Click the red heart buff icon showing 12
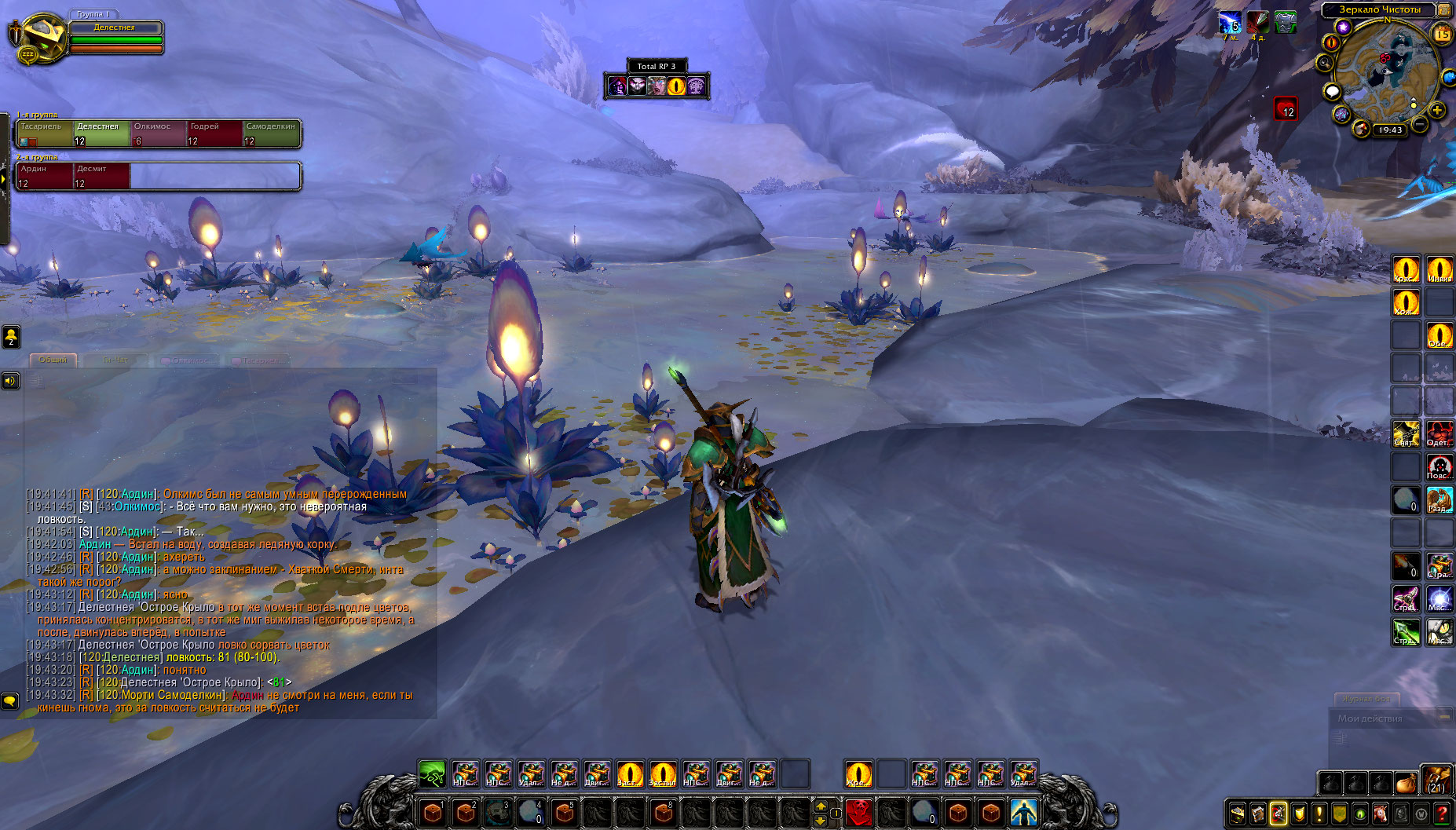Image resolution: width=1456 pixels, height=830 pixels. pos(1286,108)
